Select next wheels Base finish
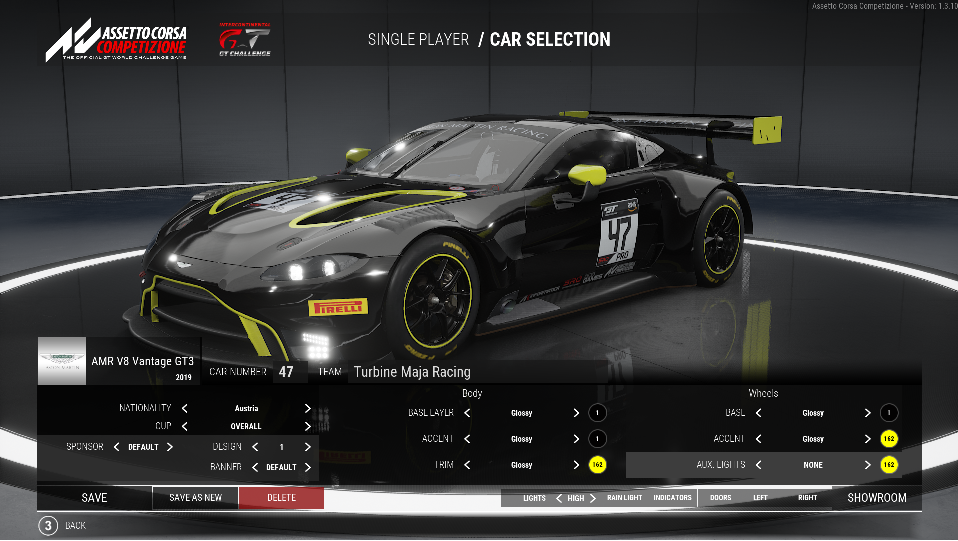Screen dimensions: 958x541 (x=867, y=413)
